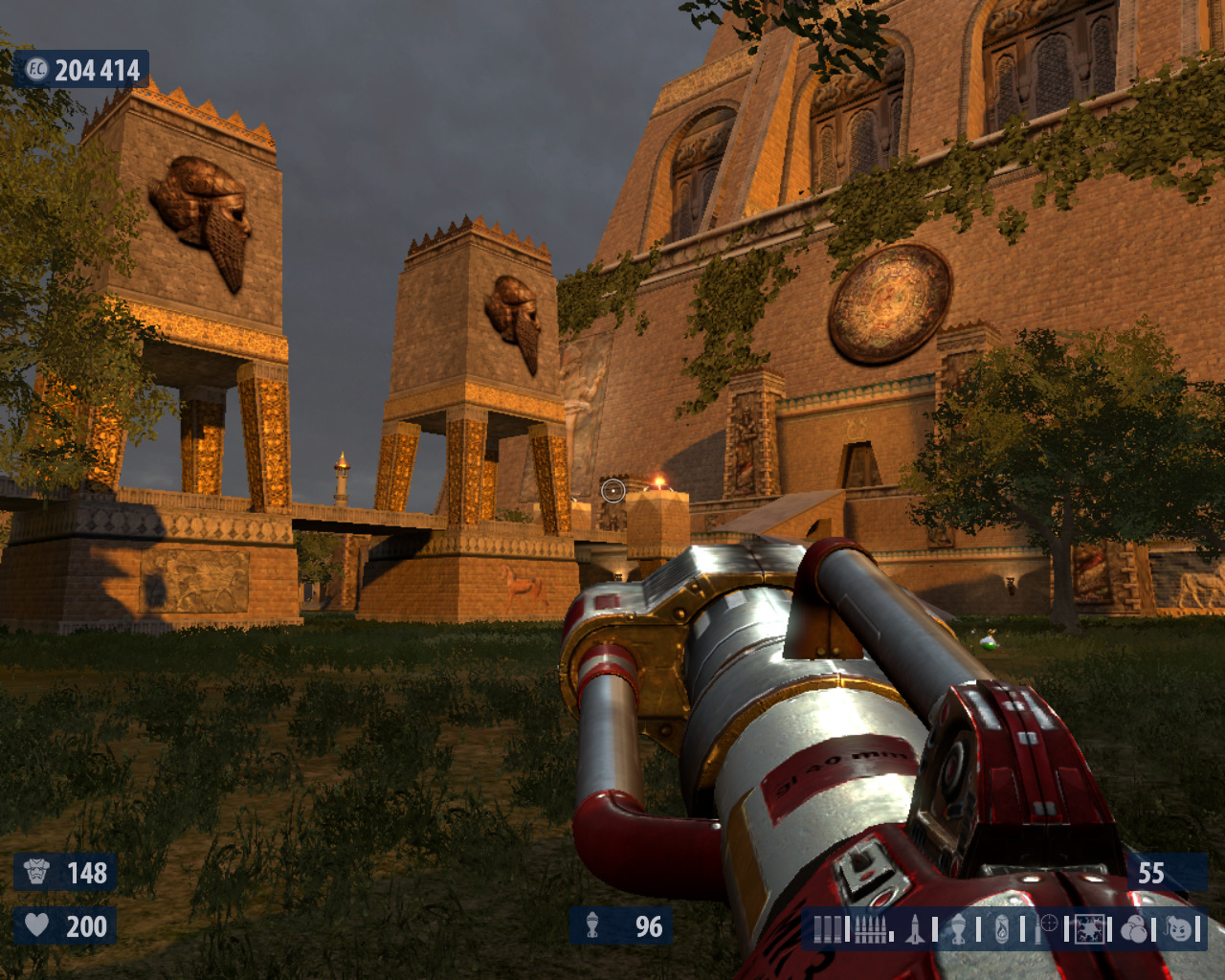Choose the highlighted electricity cell icon

point(1089,929)
